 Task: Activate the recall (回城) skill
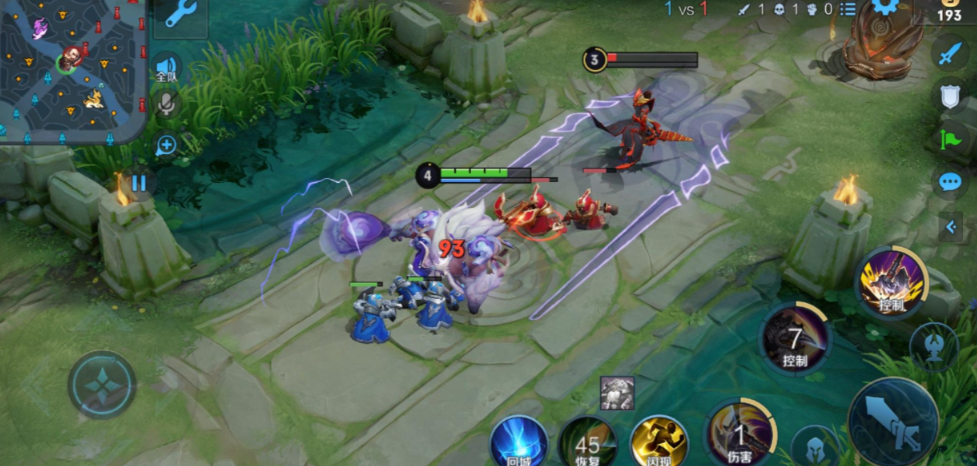(518, 442)
